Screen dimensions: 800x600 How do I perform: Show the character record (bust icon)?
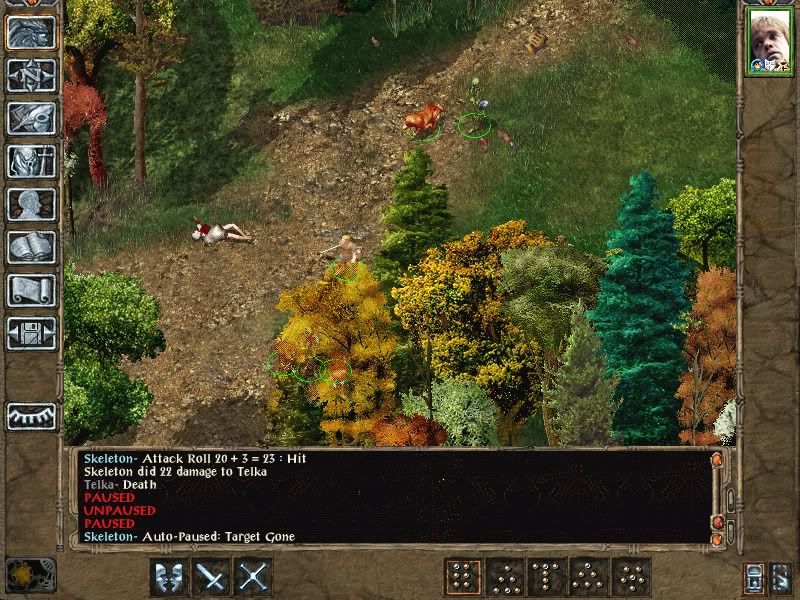click(x=31, y=204)
